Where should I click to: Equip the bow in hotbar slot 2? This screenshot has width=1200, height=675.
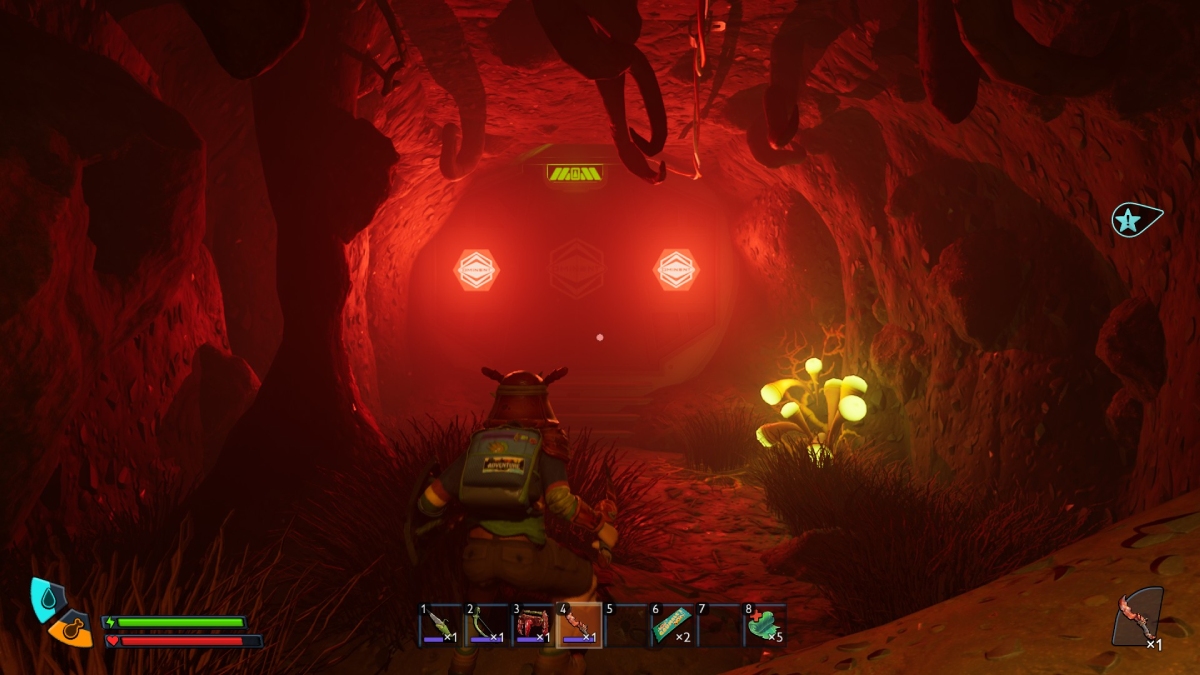(x=487, y=625)
